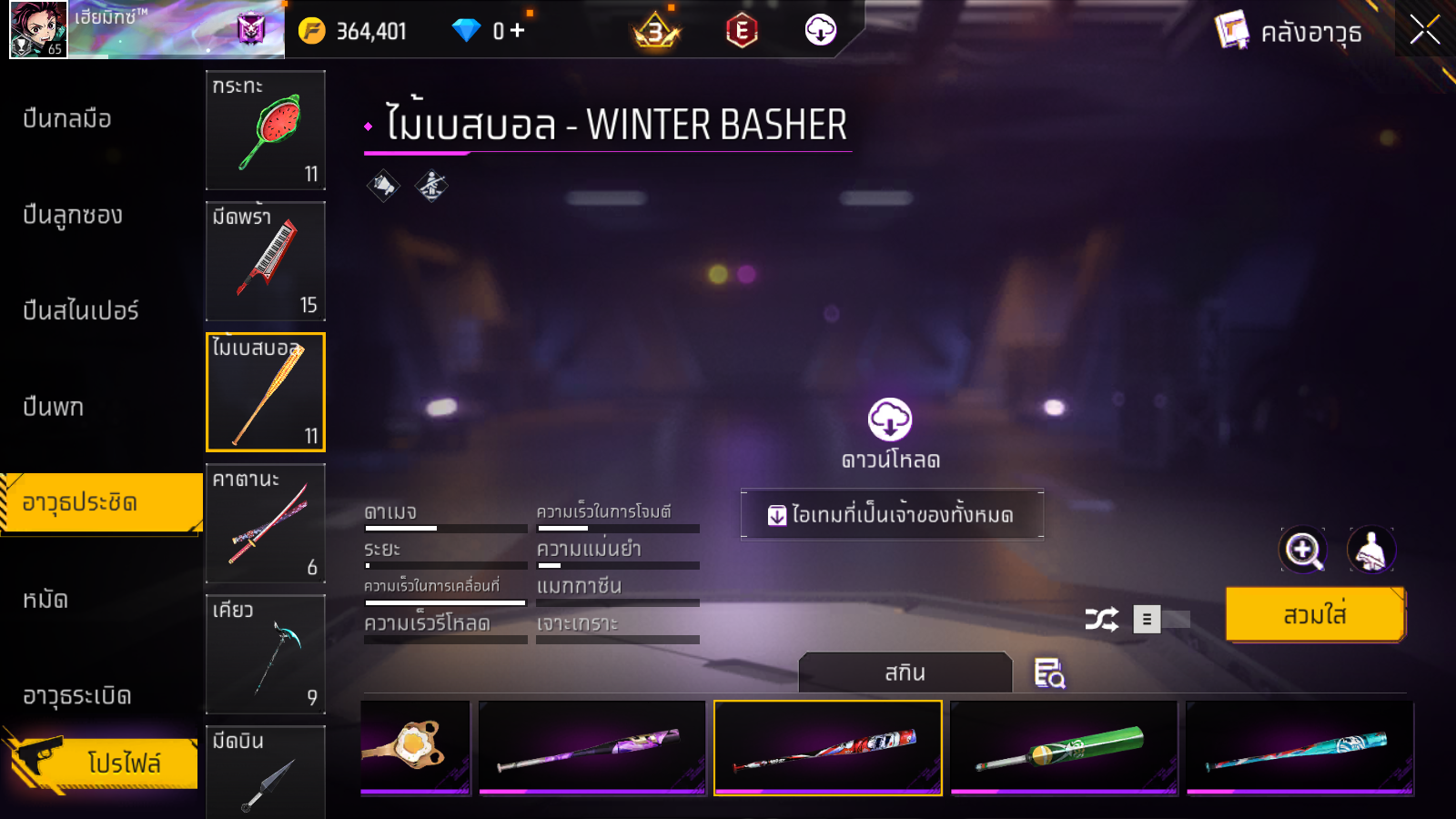Switch to the หมัด category
Image resolution: width=1456 pixels, height=819 pixels.
[x=45, y=600]
